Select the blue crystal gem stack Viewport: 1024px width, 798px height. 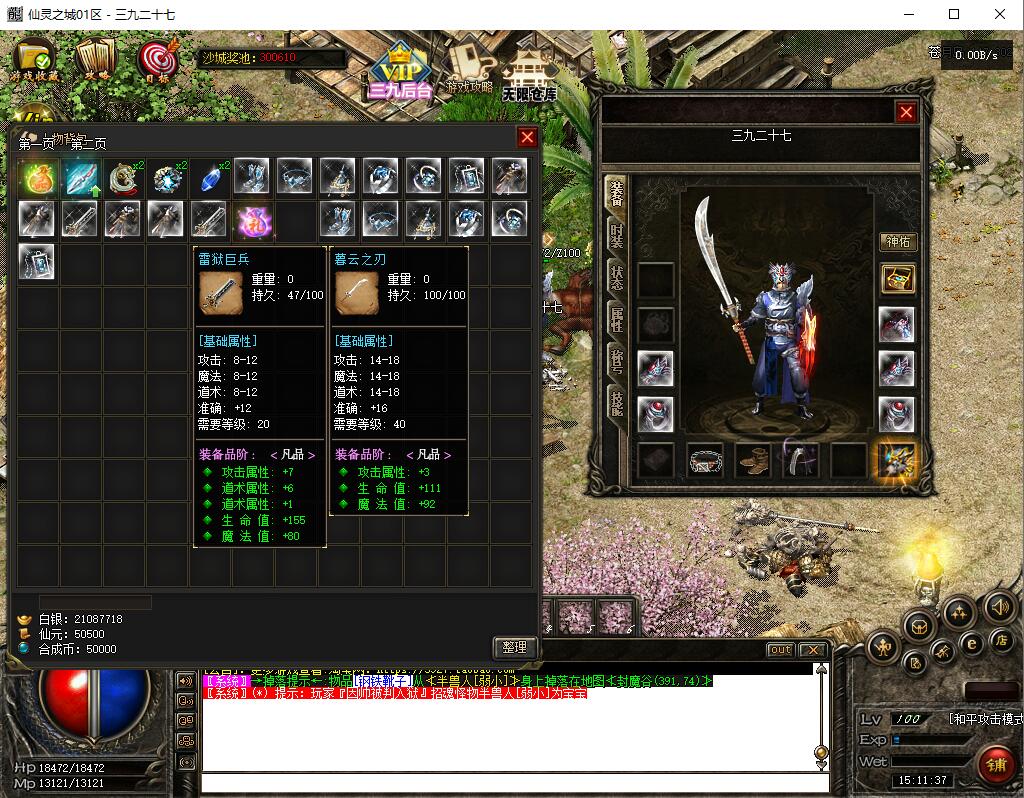pyautogui.click(x=210, y=178)
